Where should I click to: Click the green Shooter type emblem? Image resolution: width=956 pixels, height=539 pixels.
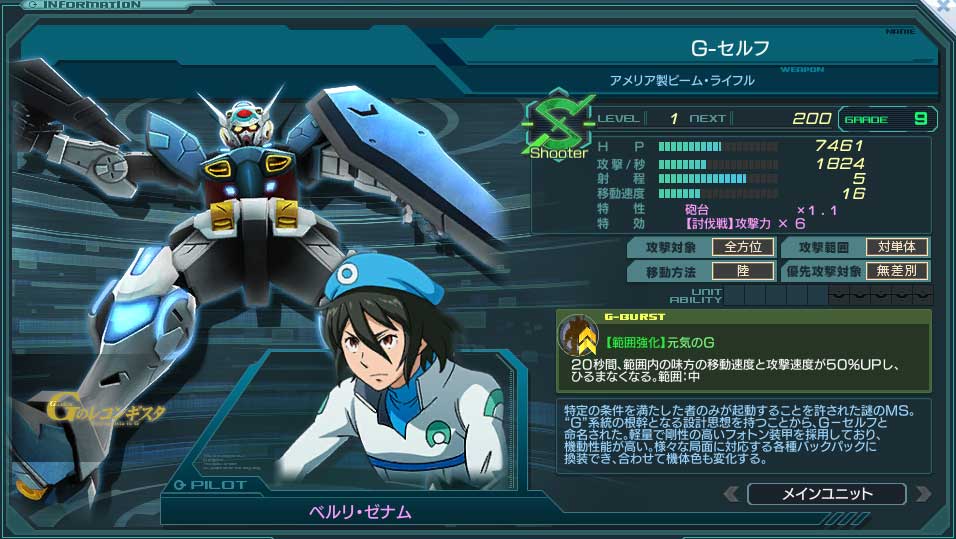coord(553,126)
